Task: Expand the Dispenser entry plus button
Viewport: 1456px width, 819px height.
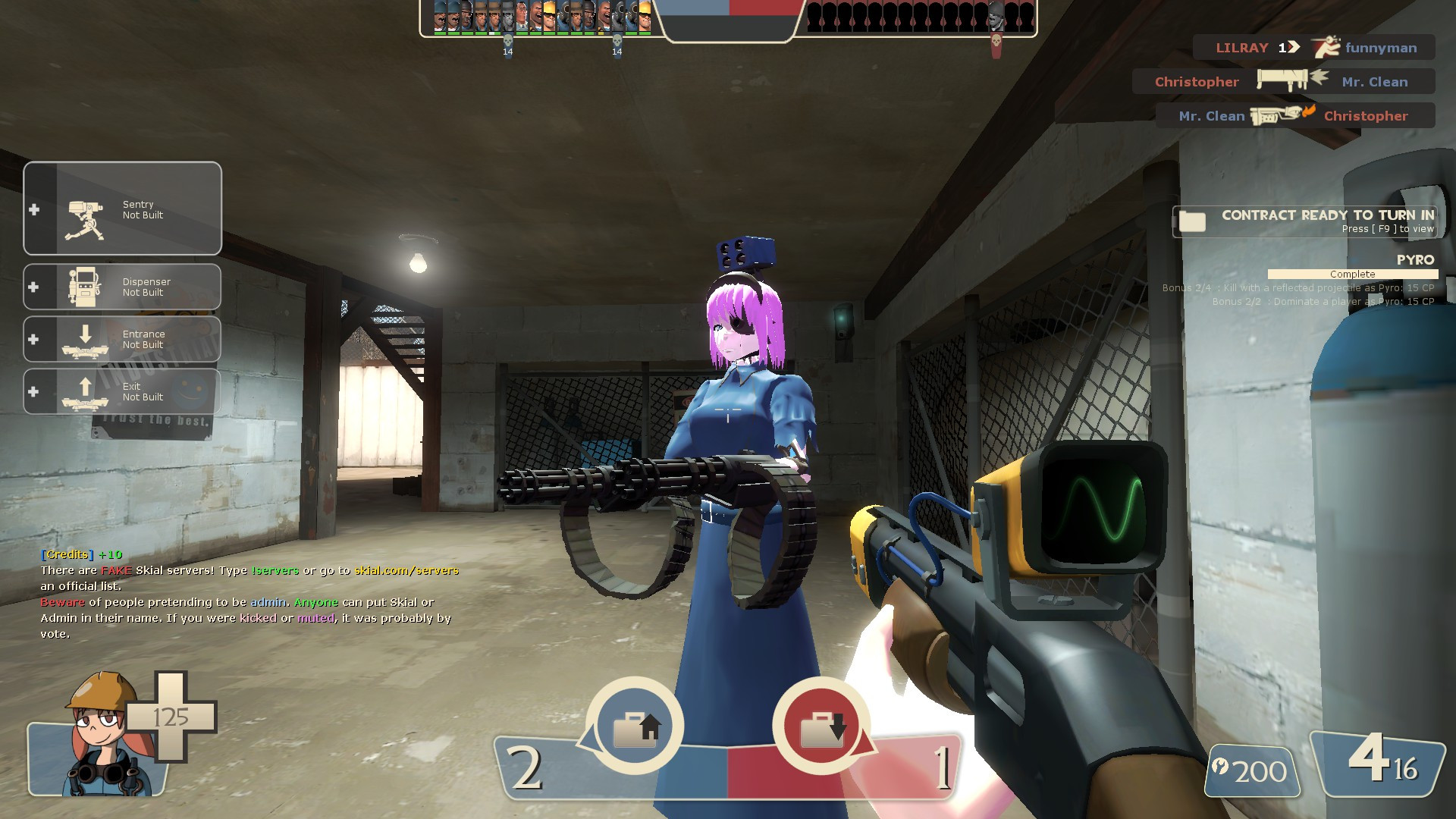Action: coord(32,286)
